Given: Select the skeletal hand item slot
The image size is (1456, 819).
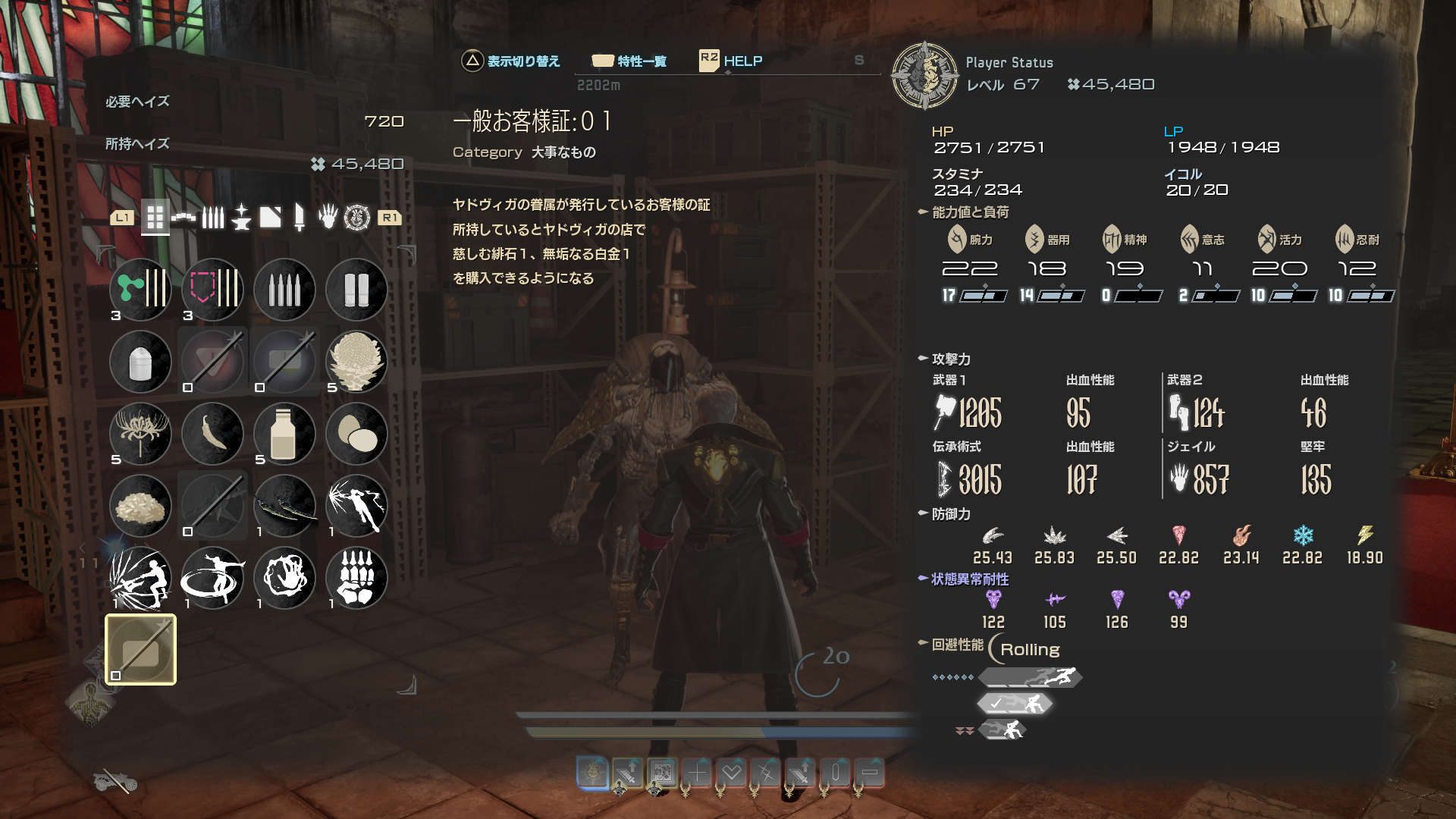Looking at the screenshot, I should [356, 578].
